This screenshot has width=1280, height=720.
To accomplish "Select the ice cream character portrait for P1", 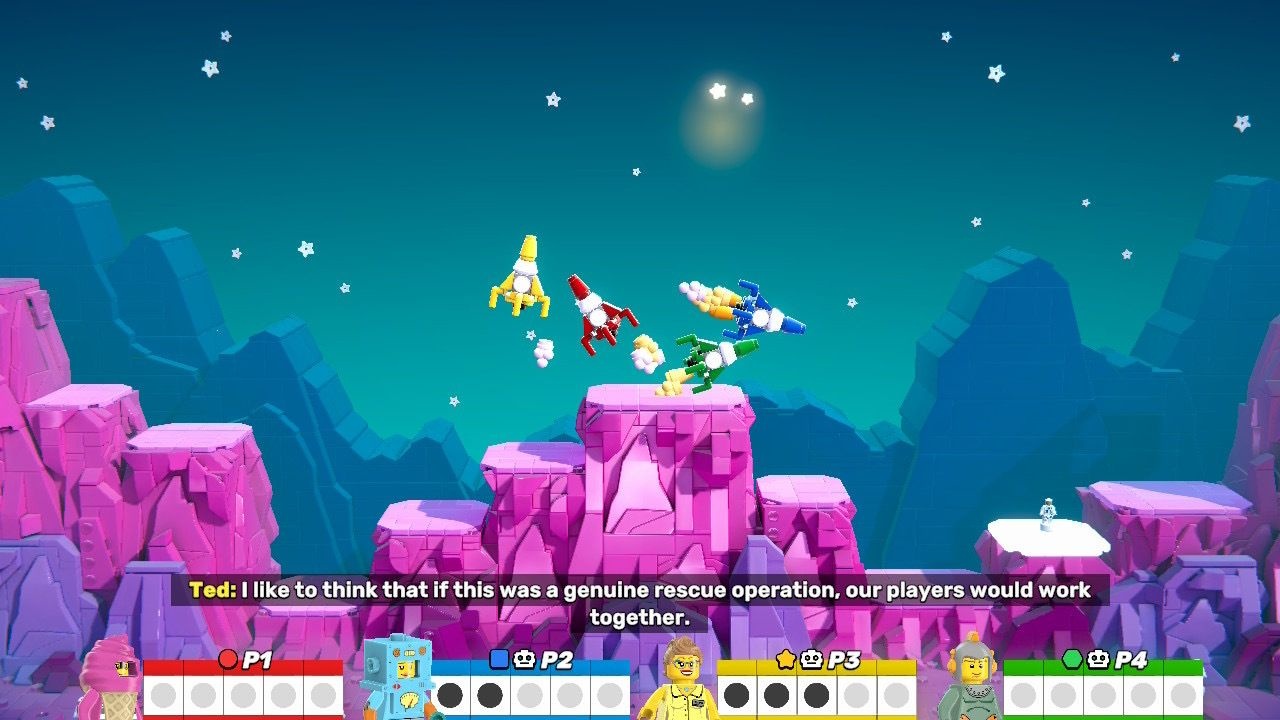I will click(109, 680).
